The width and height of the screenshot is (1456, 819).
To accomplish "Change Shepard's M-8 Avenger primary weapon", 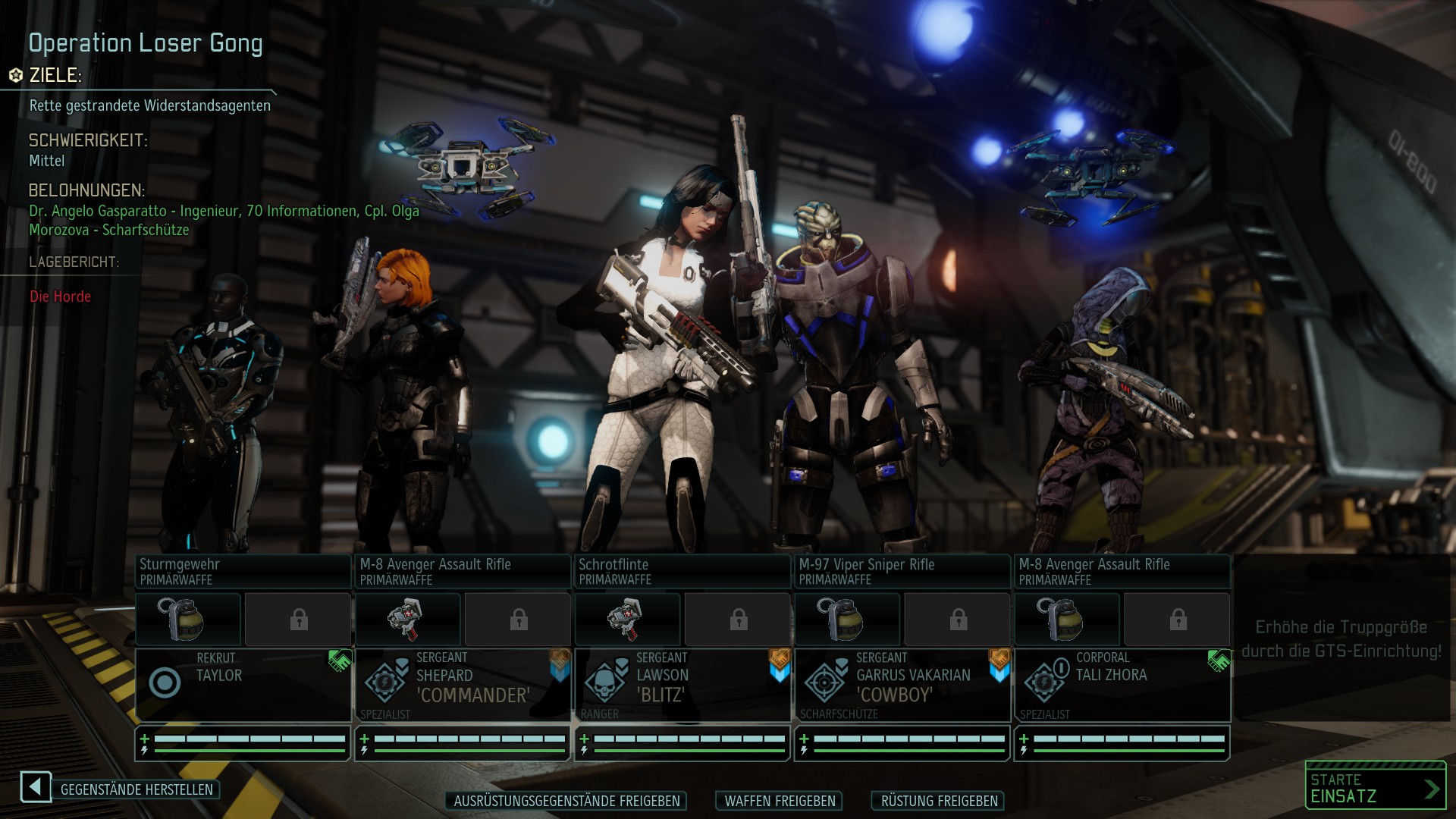I will (x=463, y=572).
